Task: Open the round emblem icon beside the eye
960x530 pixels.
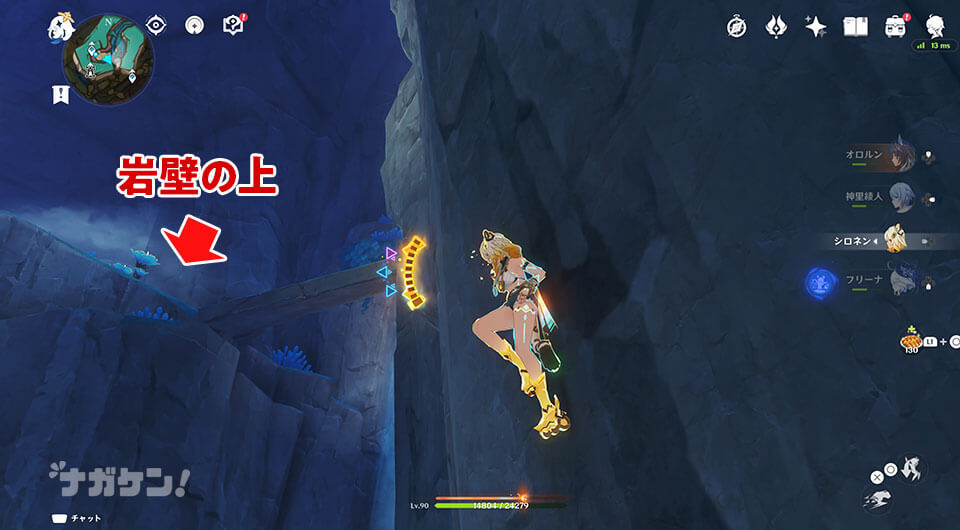Action: click(194, 25)
